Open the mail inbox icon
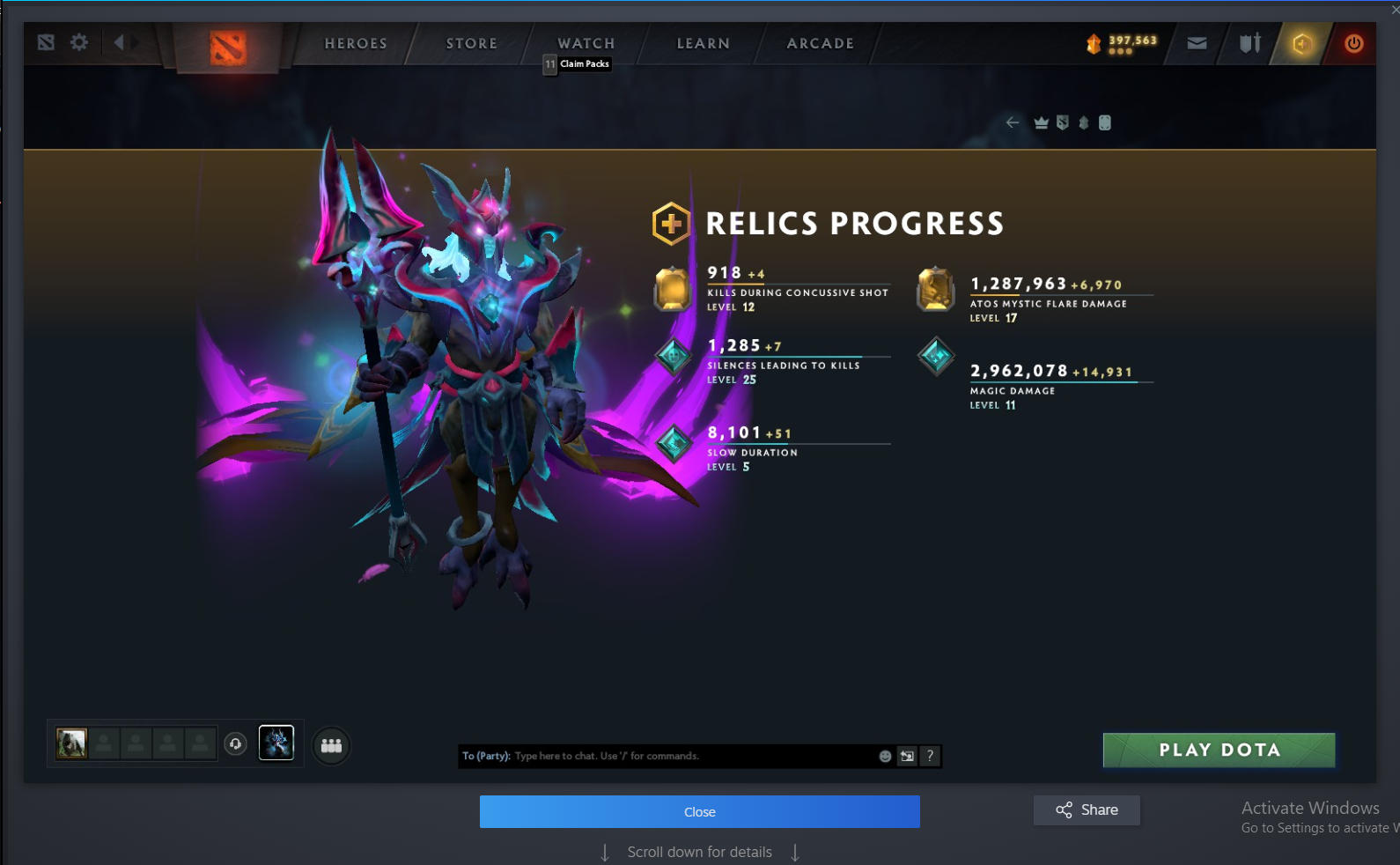 1197,43
